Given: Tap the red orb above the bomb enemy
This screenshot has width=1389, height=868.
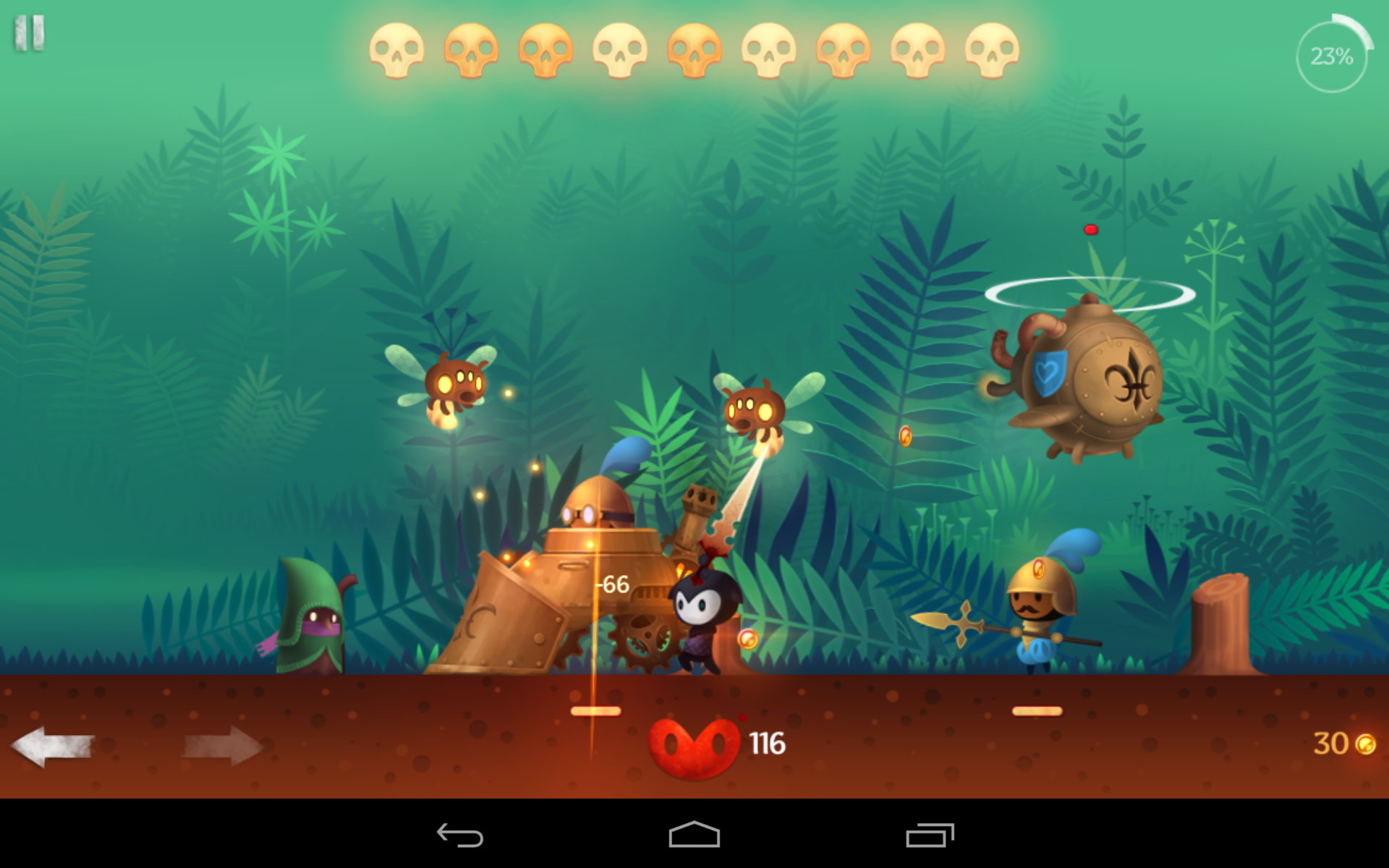Looking at the screenshot, I should click(x=1089, y=228).
